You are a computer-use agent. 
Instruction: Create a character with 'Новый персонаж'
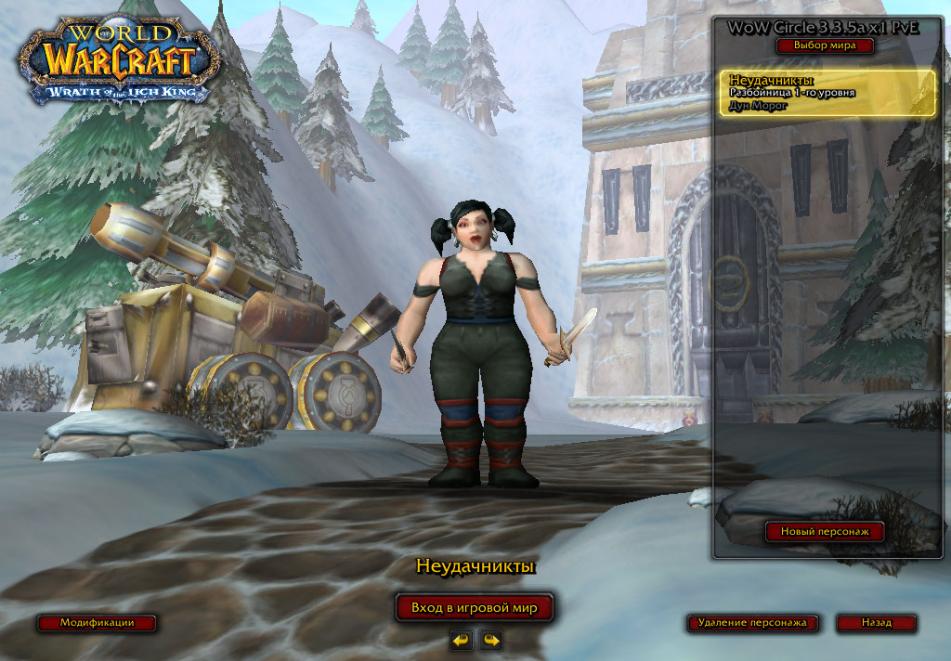pos(825,532)
